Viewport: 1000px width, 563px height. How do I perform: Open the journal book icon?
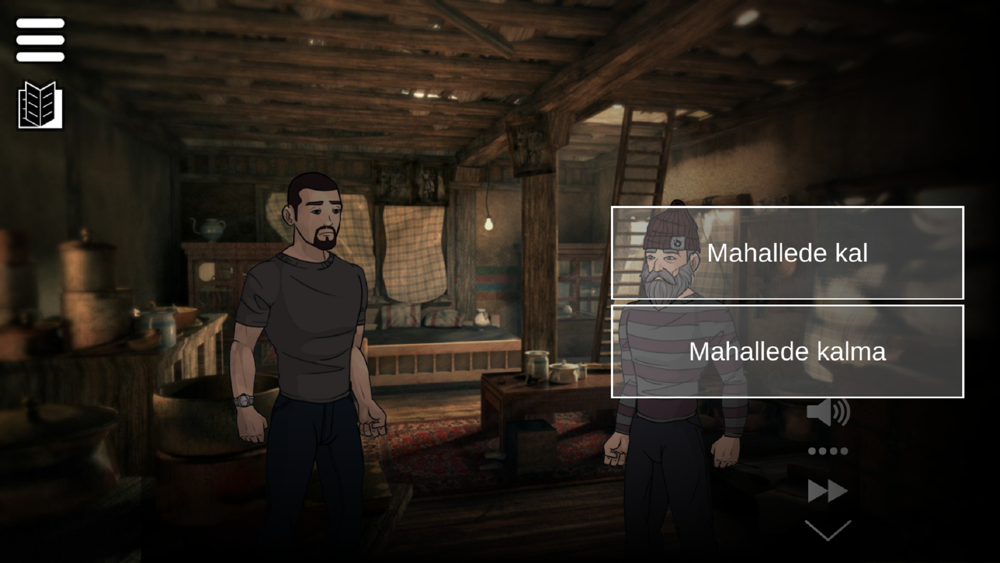point(40,104)
